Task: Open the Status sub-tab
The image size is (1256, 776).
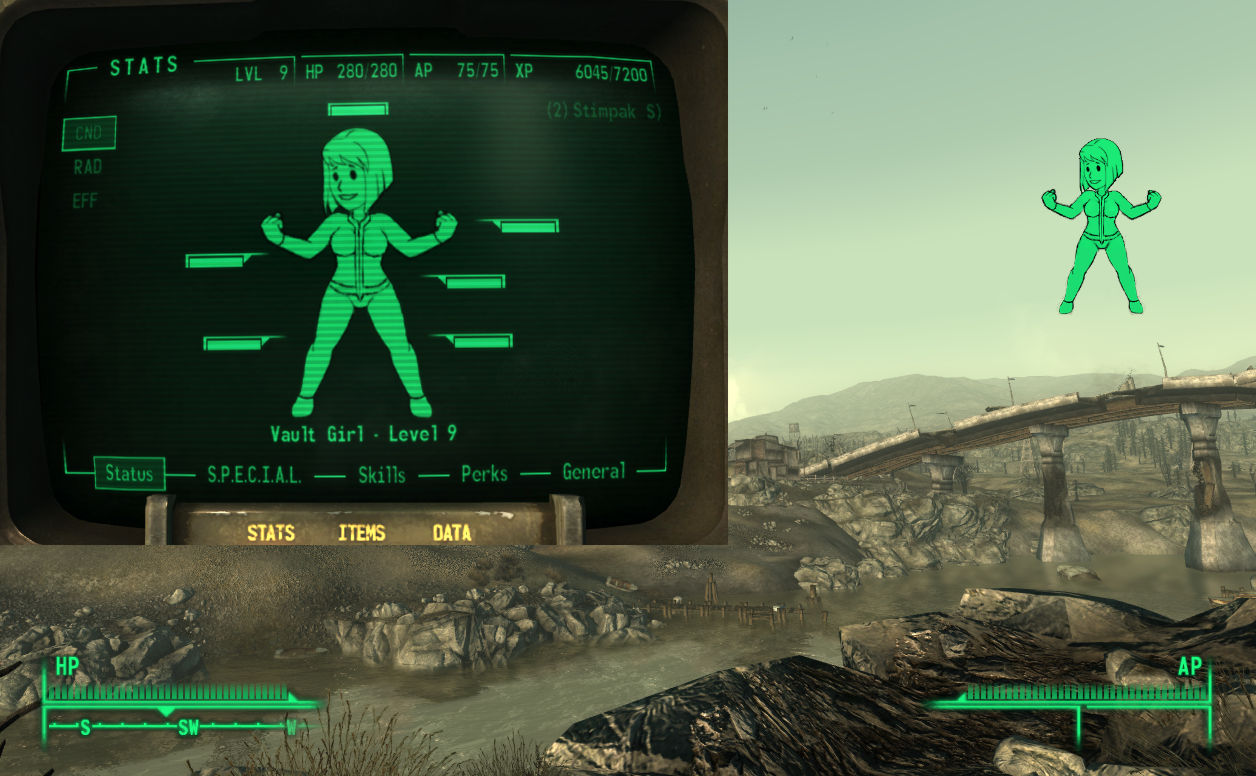Action: click(x=130, y=473)
